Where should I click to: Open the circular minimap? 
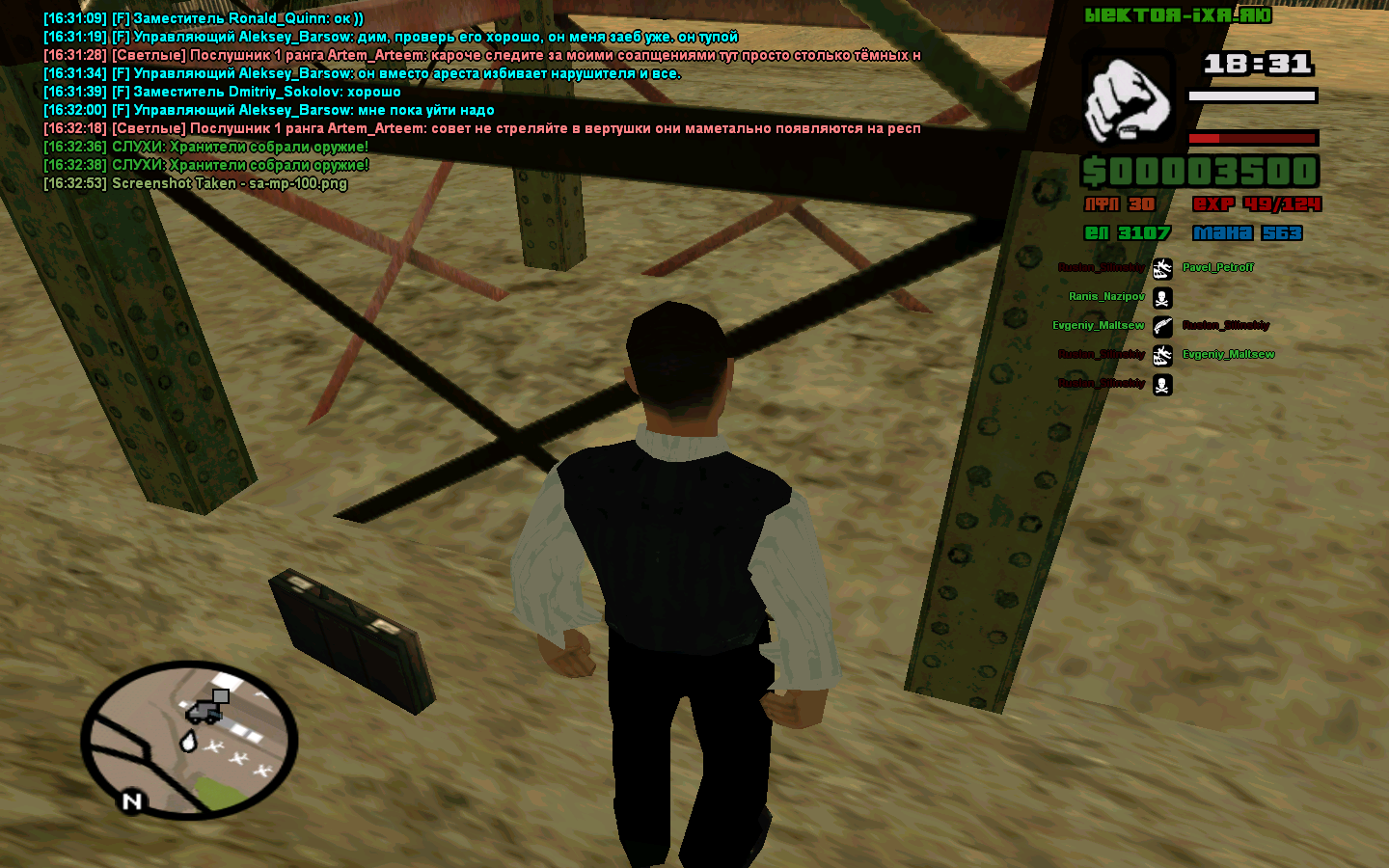pyautogui.click(x=189, y=740)
